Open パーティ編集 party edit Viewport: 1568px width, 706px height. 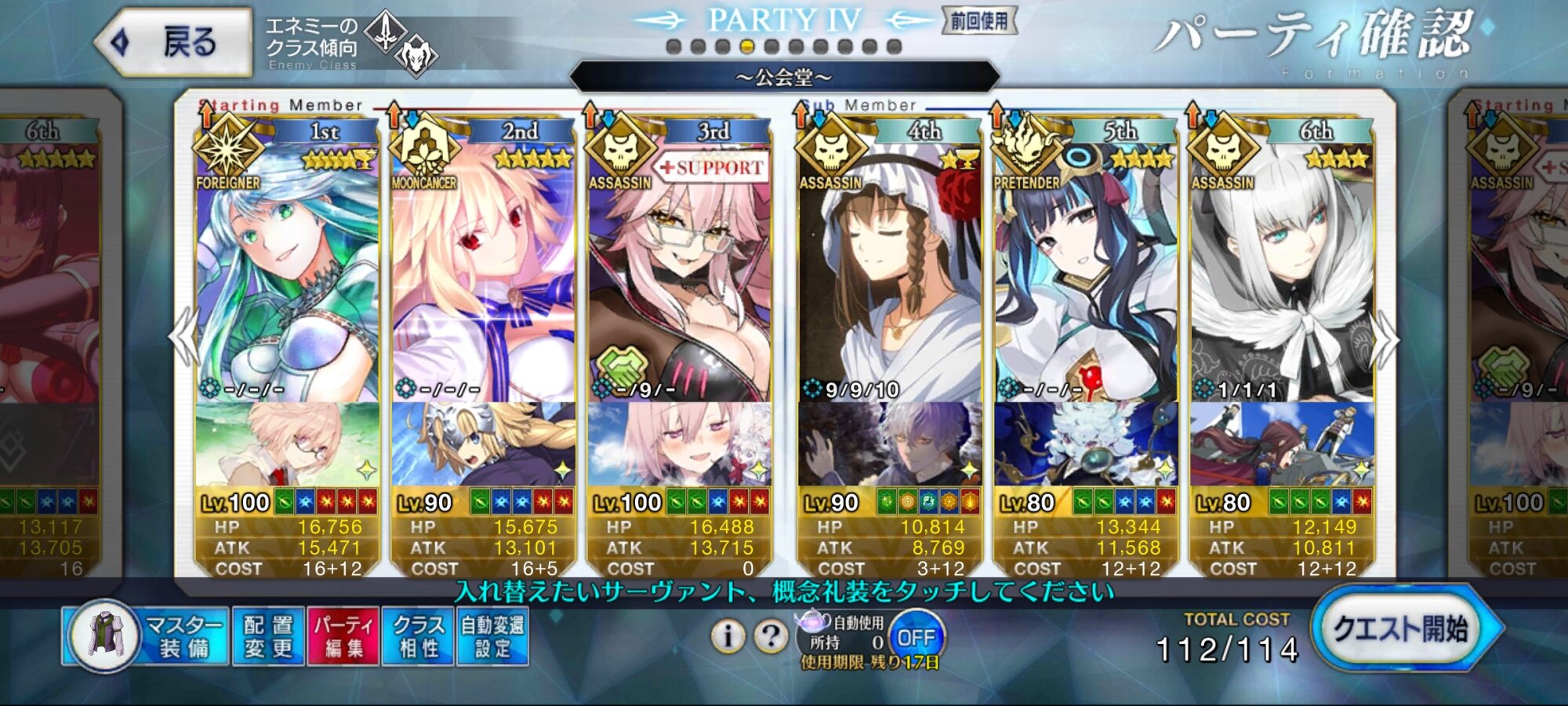(343, 636)
